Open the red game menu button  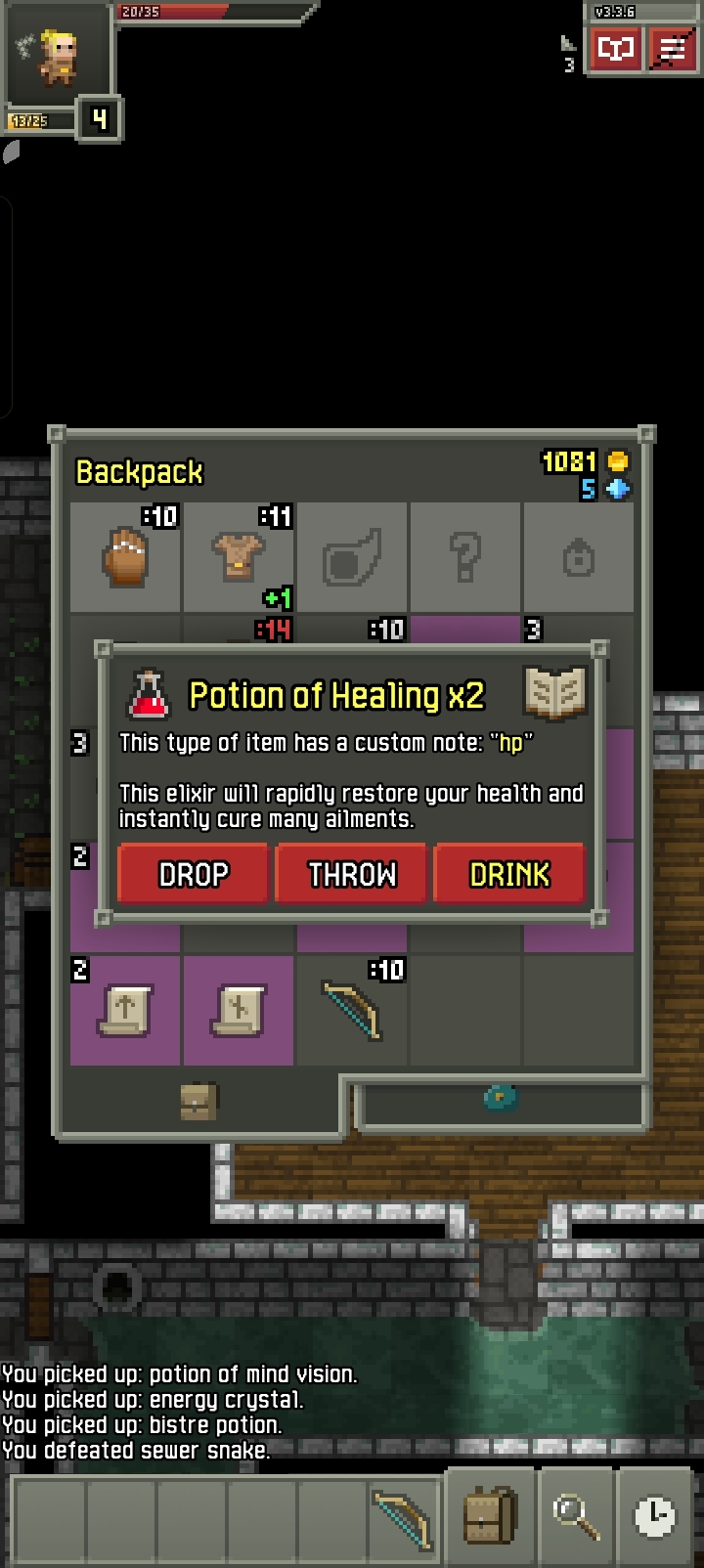pyautogui.click(x=672, y=48)
